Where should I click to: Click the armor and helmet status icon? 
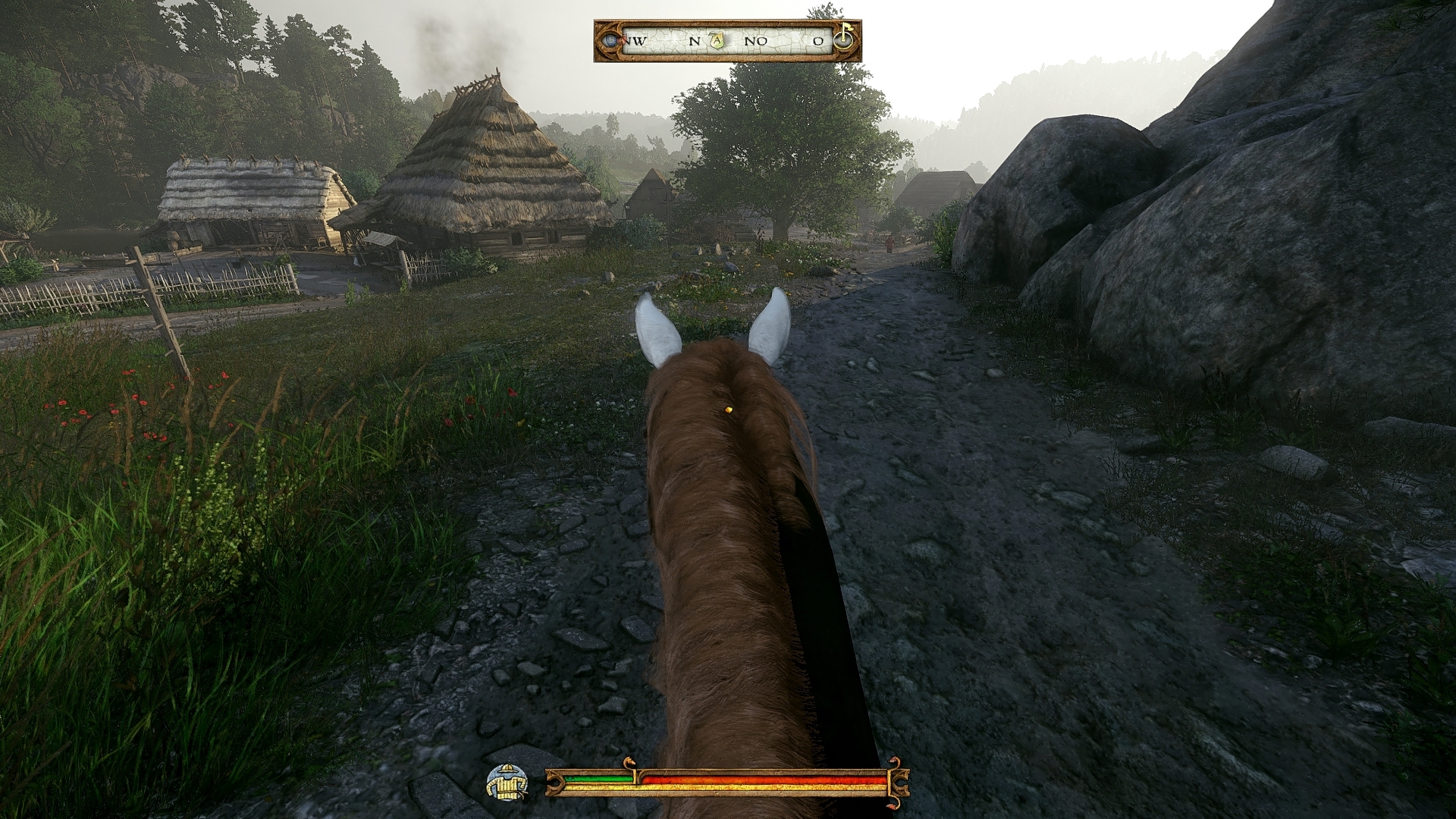[x=507, y=783]
